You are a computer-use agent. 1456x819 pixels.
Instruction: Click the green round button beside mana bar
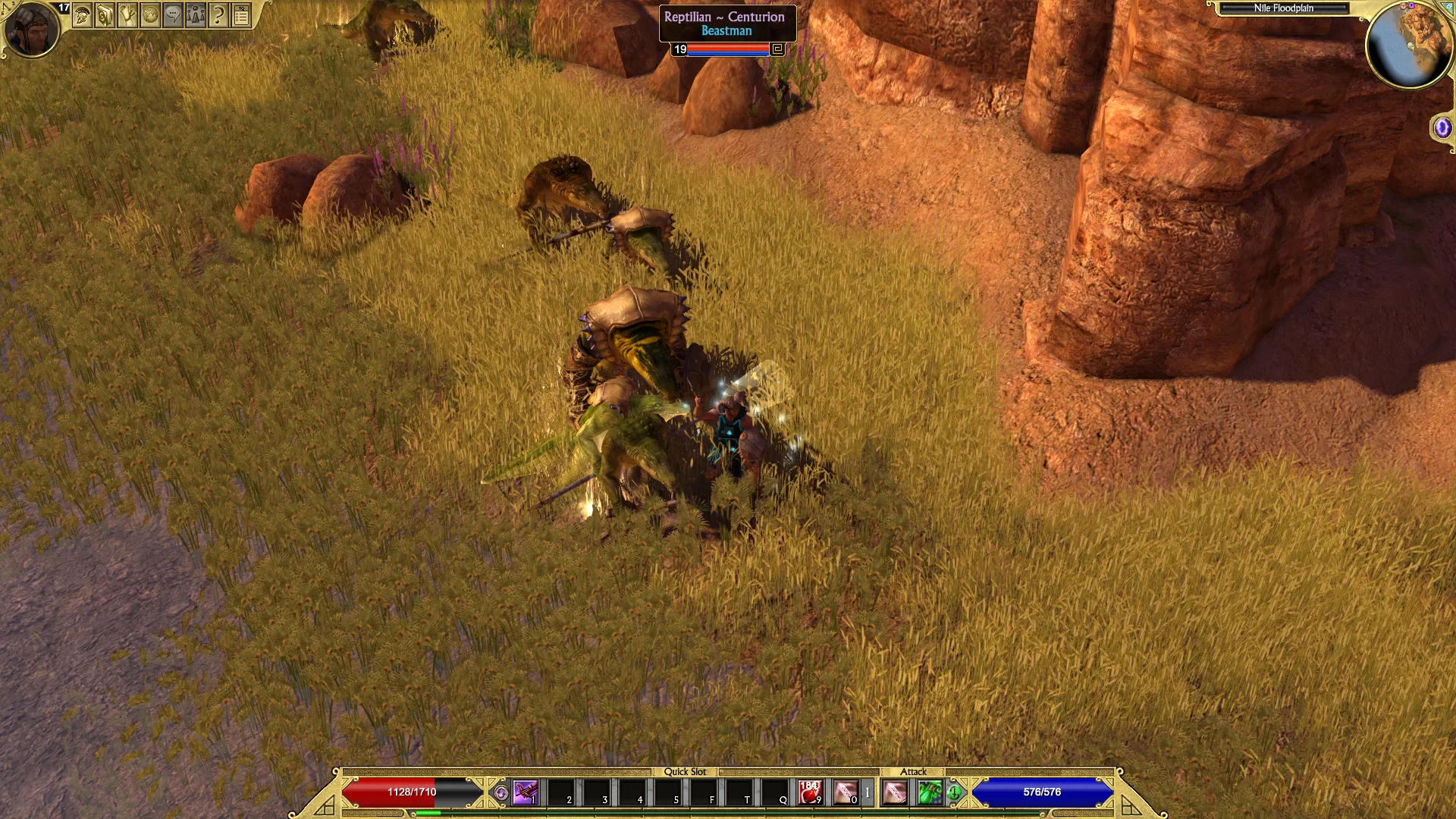coord(955,793)
